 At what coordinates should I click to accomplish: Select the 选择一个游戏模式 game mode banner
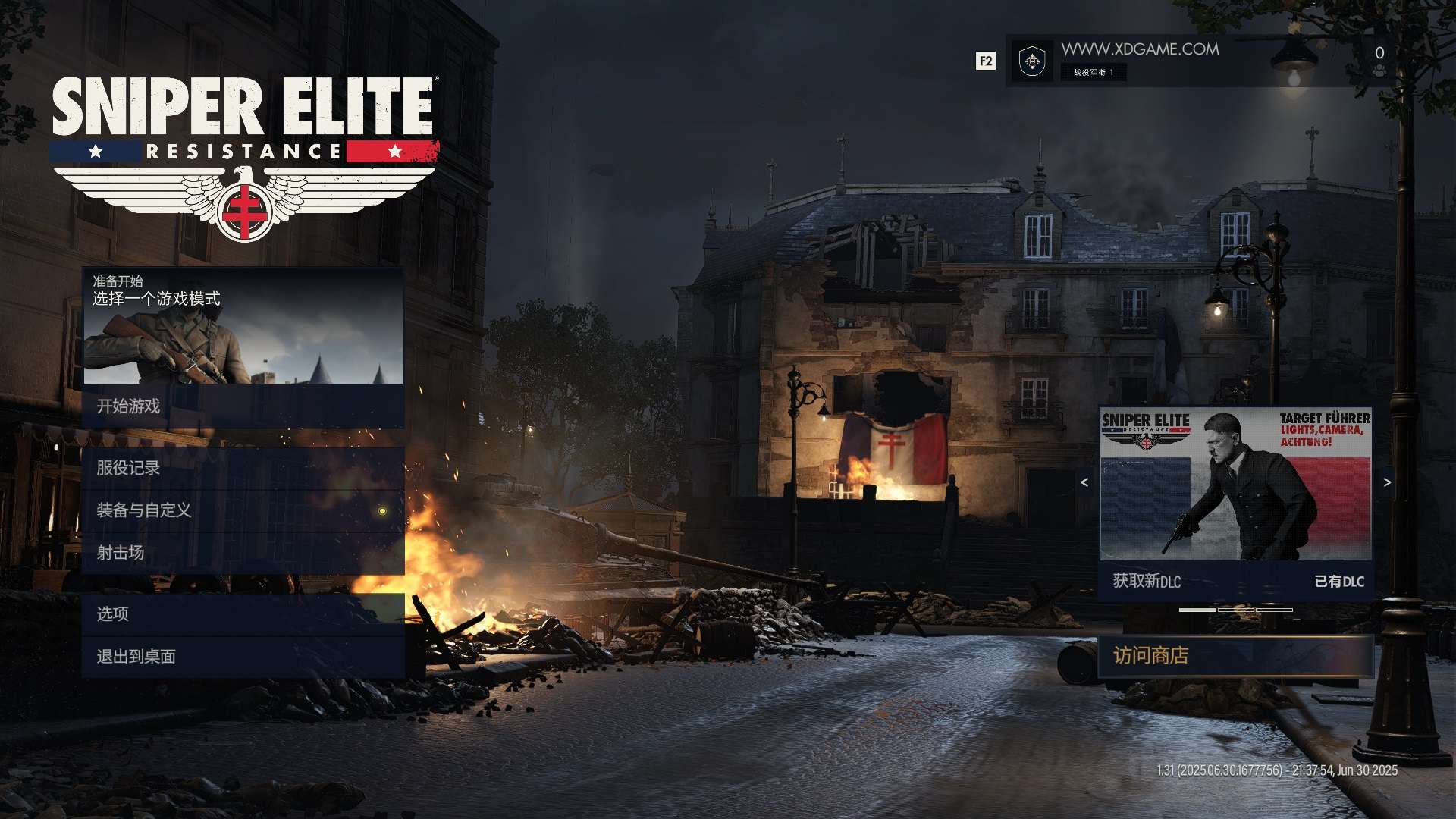[243, 326]
